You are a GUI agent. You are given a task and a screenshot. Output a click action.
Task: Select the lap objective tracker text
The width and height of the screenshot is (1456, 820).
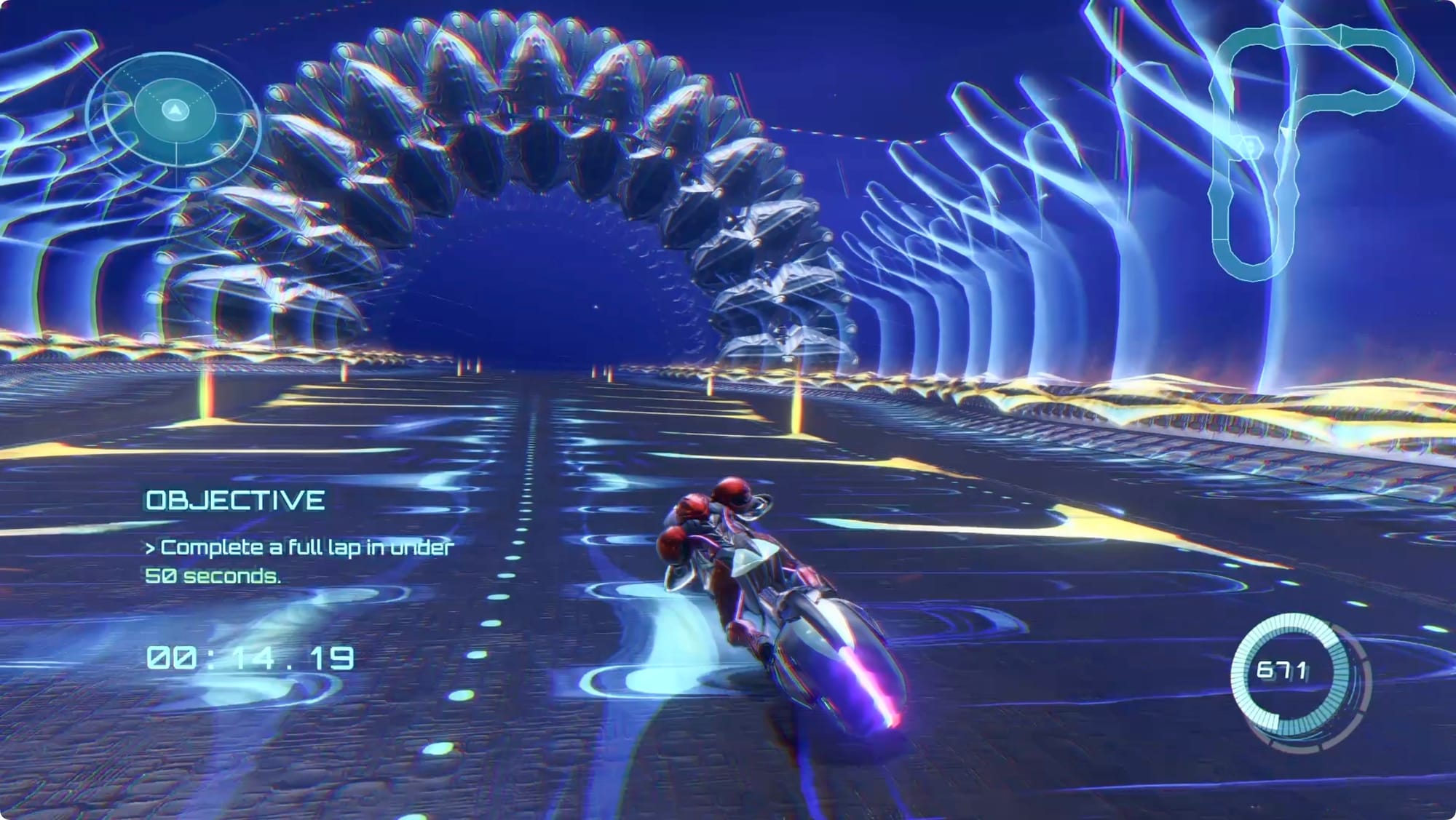(298, 560)
